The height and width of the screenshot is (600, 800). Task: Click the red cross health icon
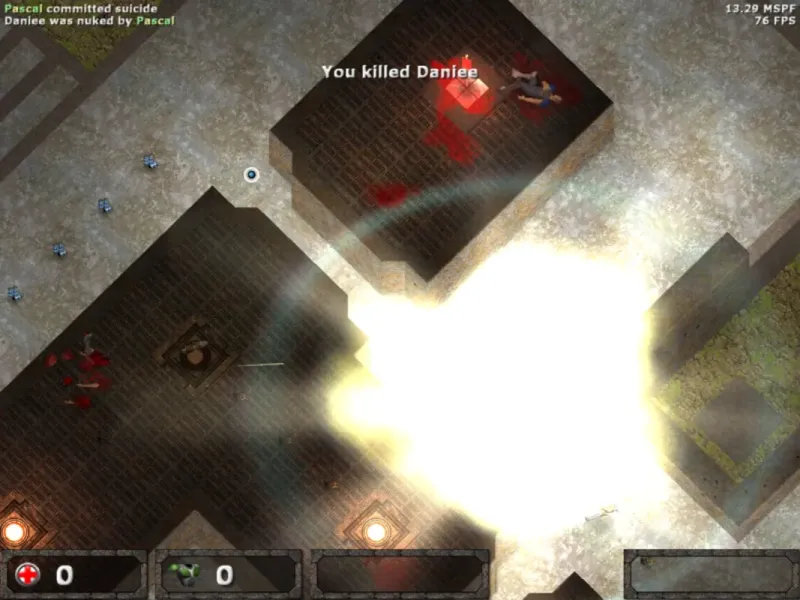(x=28, y=575)
